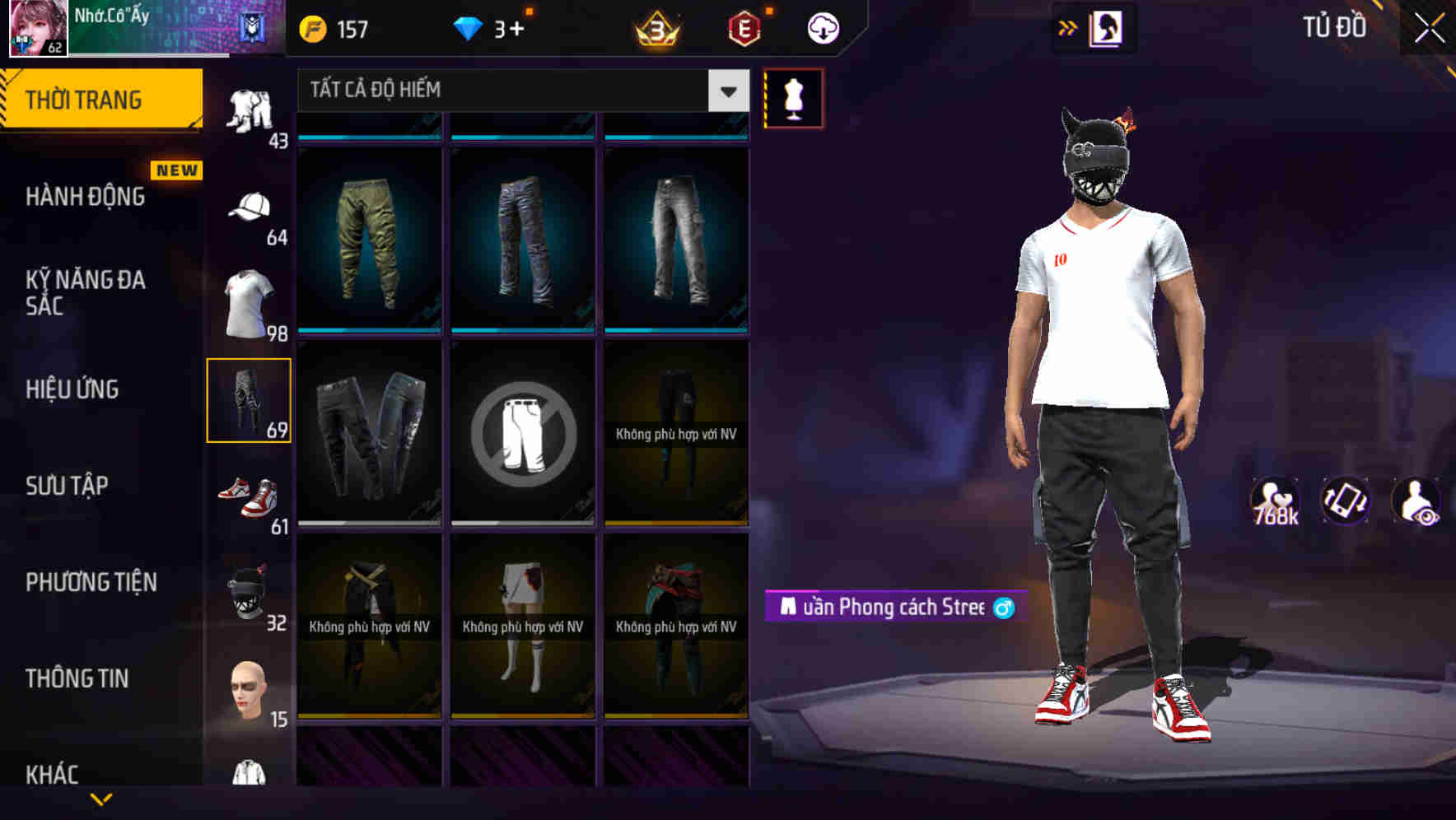Click the double-chevron collapse arrows near the avatar frame
Image resolution: width=1456 pixels, height=820 pixels.
pyautogui.click(x=1068, y=27)
